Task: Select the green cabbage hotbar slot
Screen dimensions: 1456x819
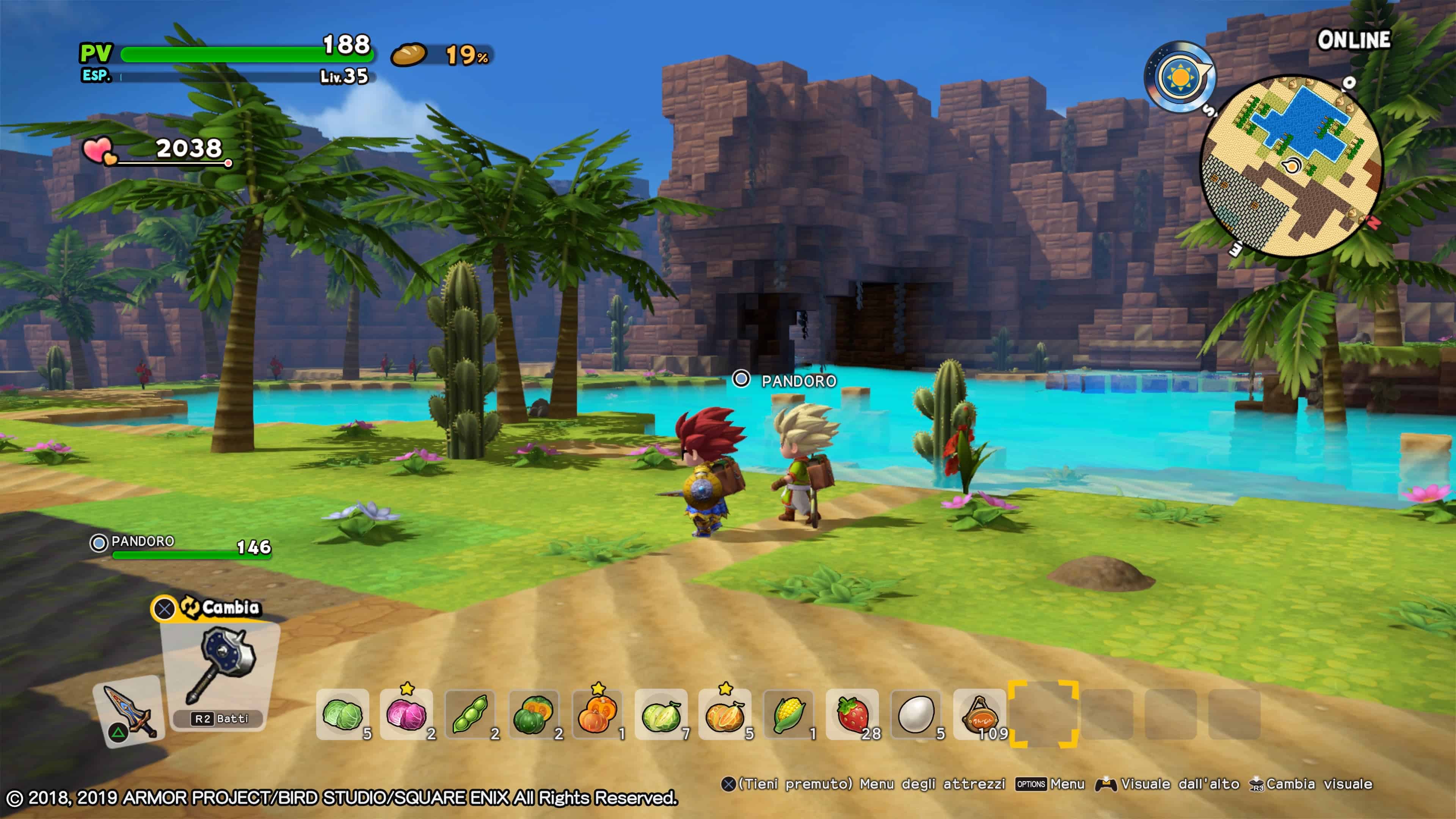Action: [x=342, y=714]
